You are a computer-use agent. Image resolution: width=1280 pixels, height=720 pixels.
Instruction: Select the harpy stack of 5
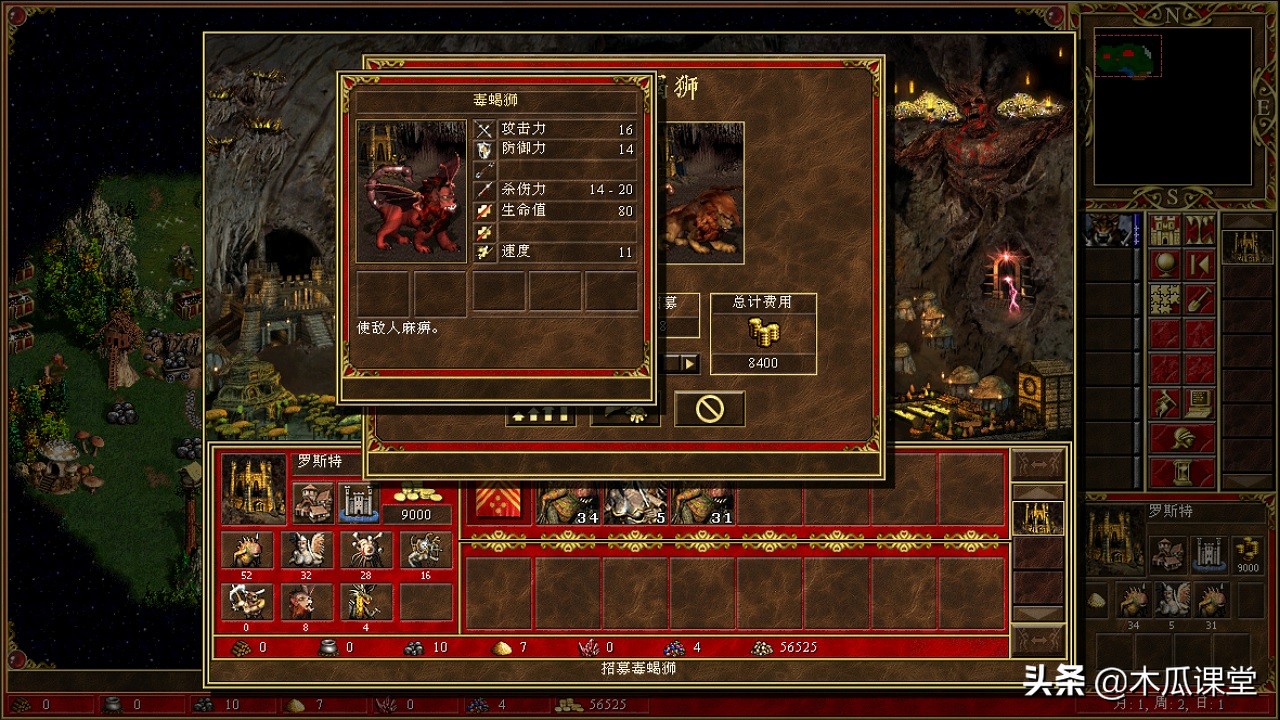[635, 504]
